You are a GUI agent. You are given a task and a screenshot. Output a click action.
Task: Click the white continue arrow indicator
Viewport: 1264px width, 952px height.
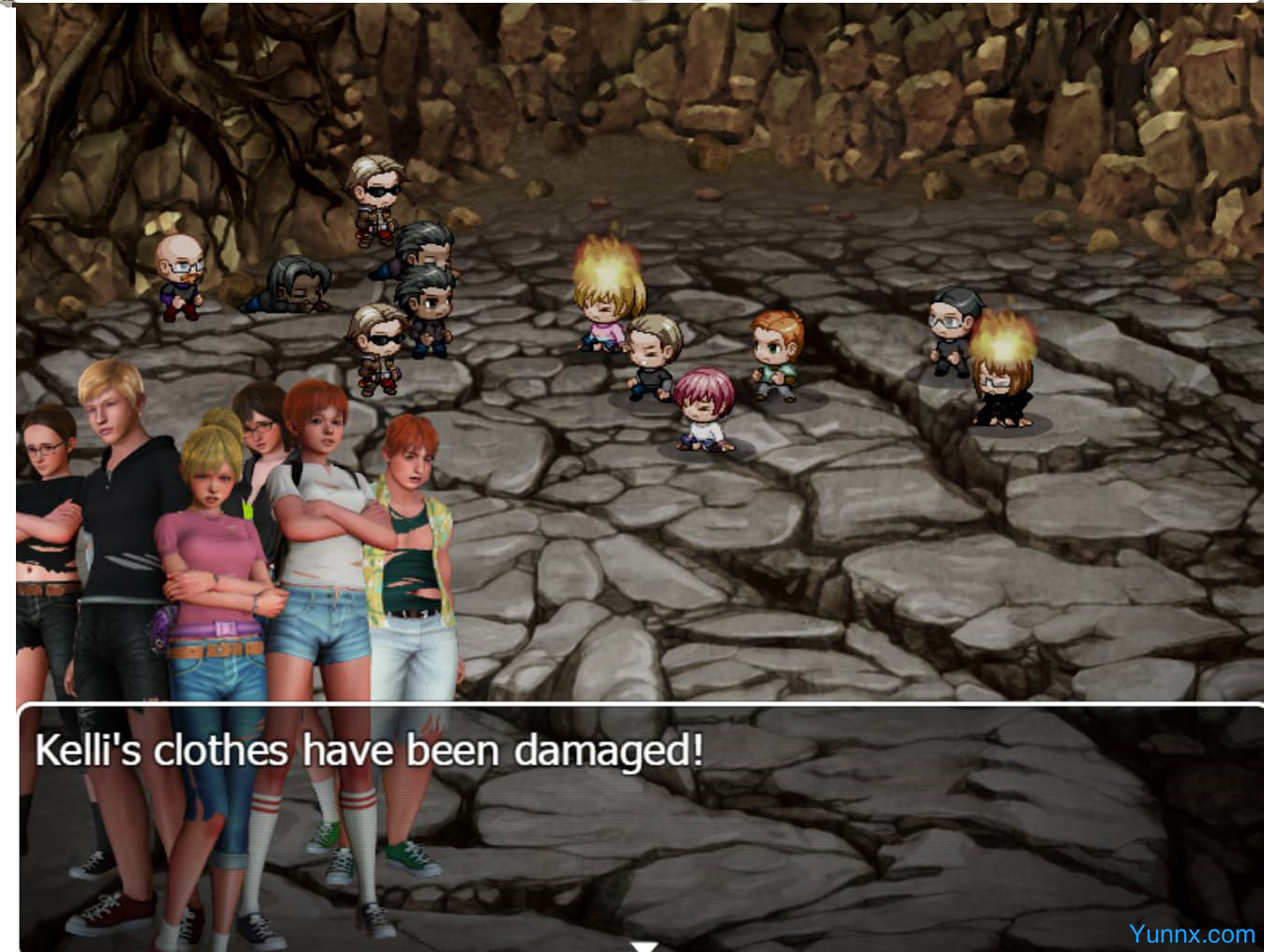click(644, 945)
